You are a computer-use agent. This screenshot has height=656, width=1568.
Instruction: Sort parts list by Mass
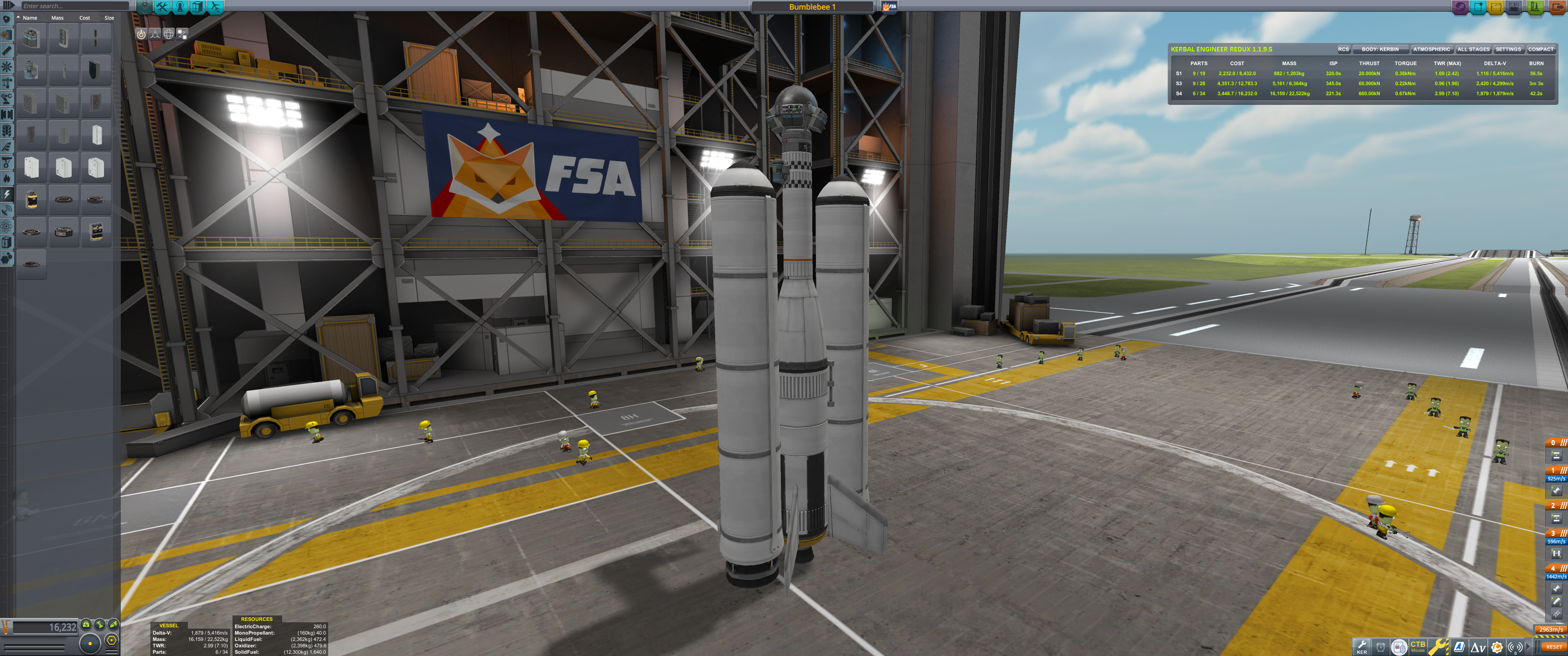click(57, 18)
